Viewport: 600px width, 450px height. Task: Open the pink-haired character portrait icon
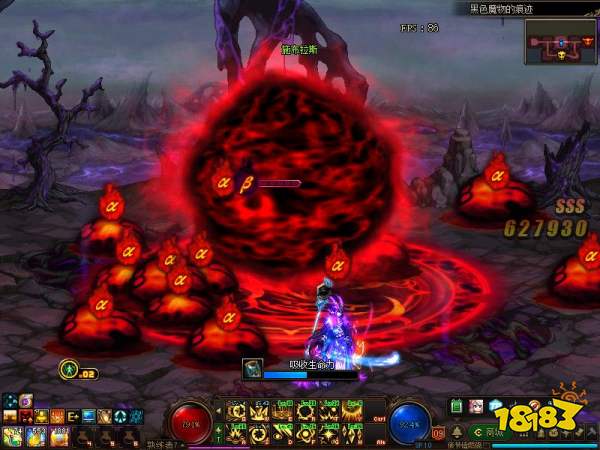(475, 406)
